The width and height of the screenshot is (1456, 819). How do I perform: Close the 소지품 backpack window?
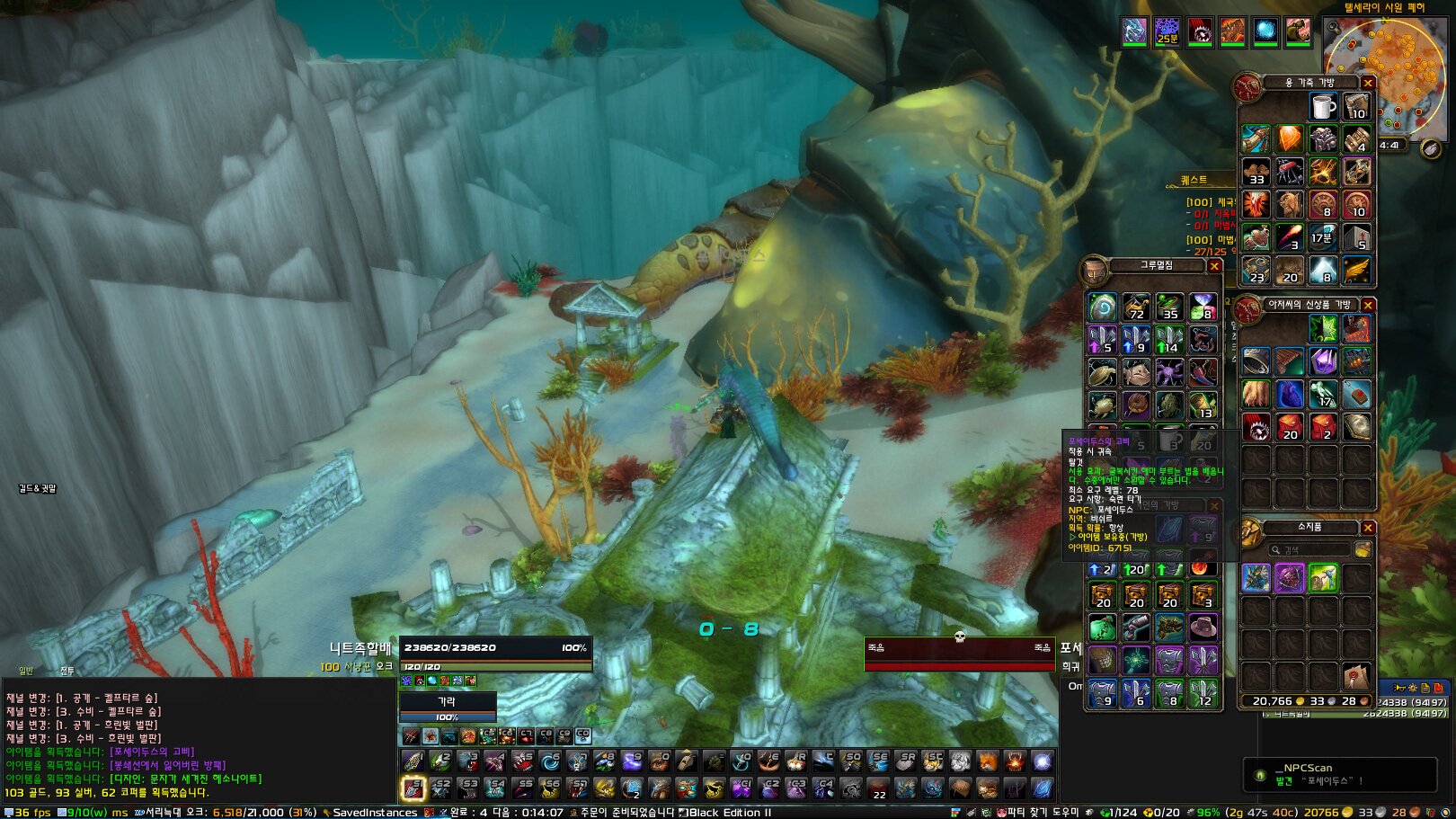point(1367,528)
